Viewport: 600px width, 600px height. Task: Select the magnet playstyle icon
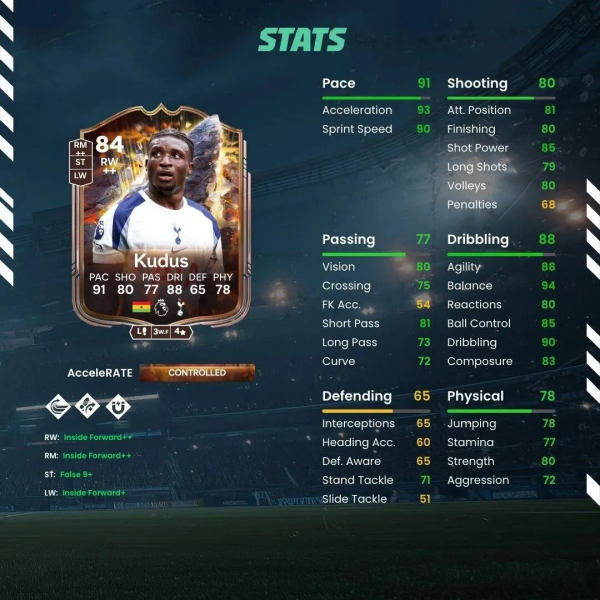[x=120, y=406]
